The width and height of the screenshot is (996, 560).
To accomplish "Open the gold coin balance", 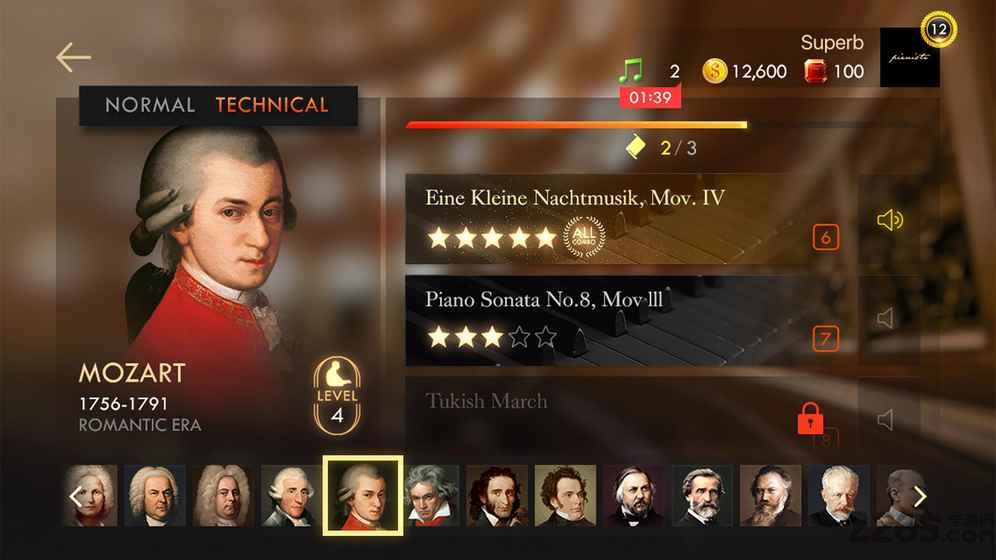I will pos(745,71).
